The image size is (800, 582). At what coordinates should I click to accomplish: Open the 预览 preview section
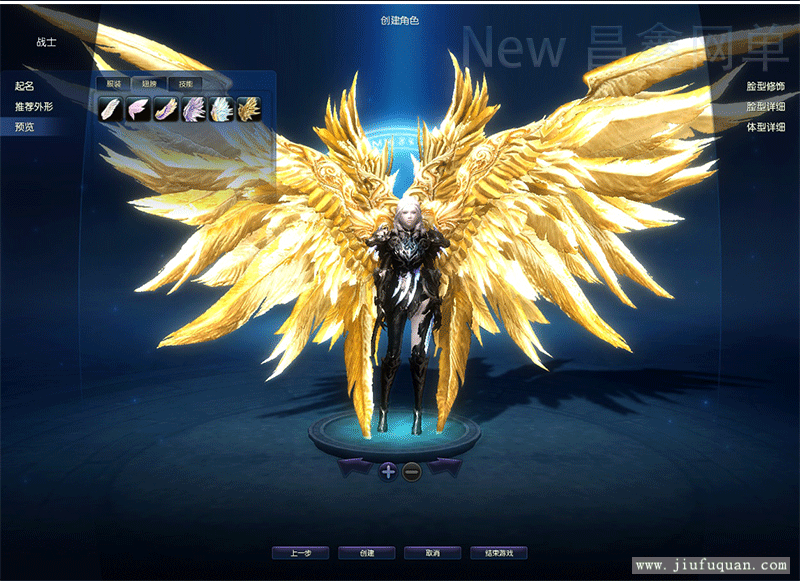tap(25, 127)
